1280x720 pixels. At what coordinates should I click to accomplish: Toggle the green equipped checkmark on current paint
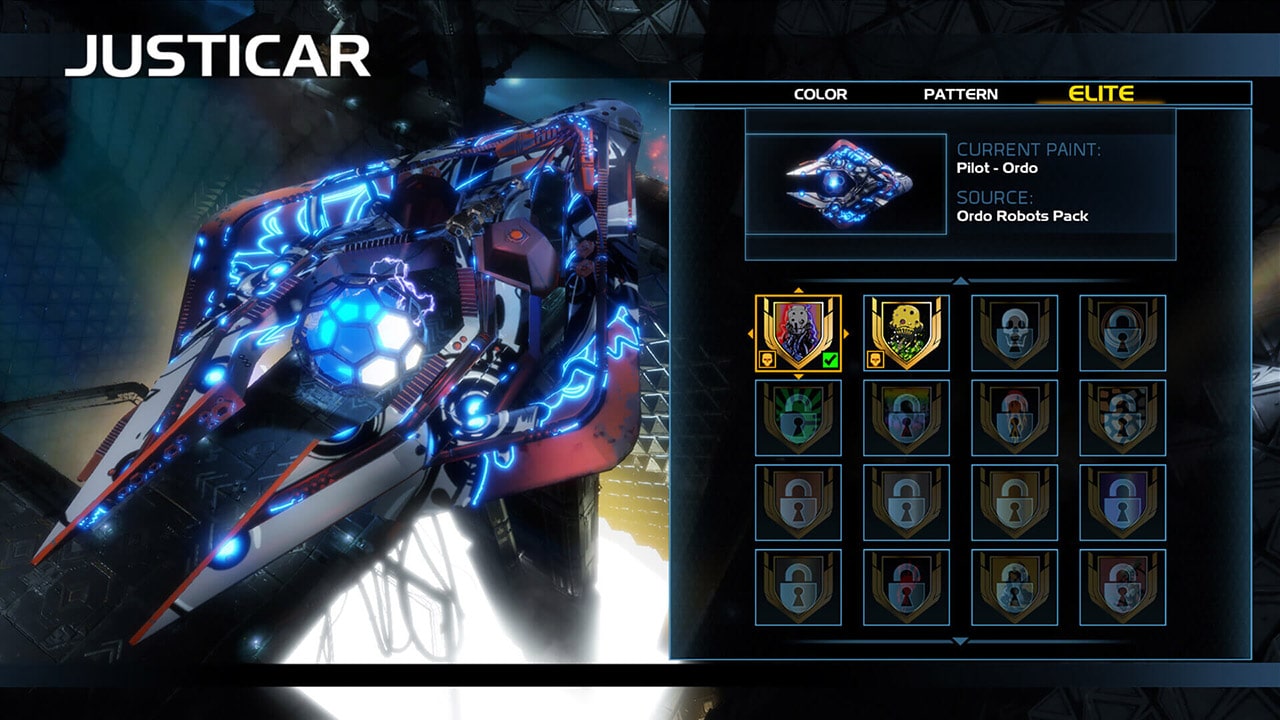coord(829,359)
